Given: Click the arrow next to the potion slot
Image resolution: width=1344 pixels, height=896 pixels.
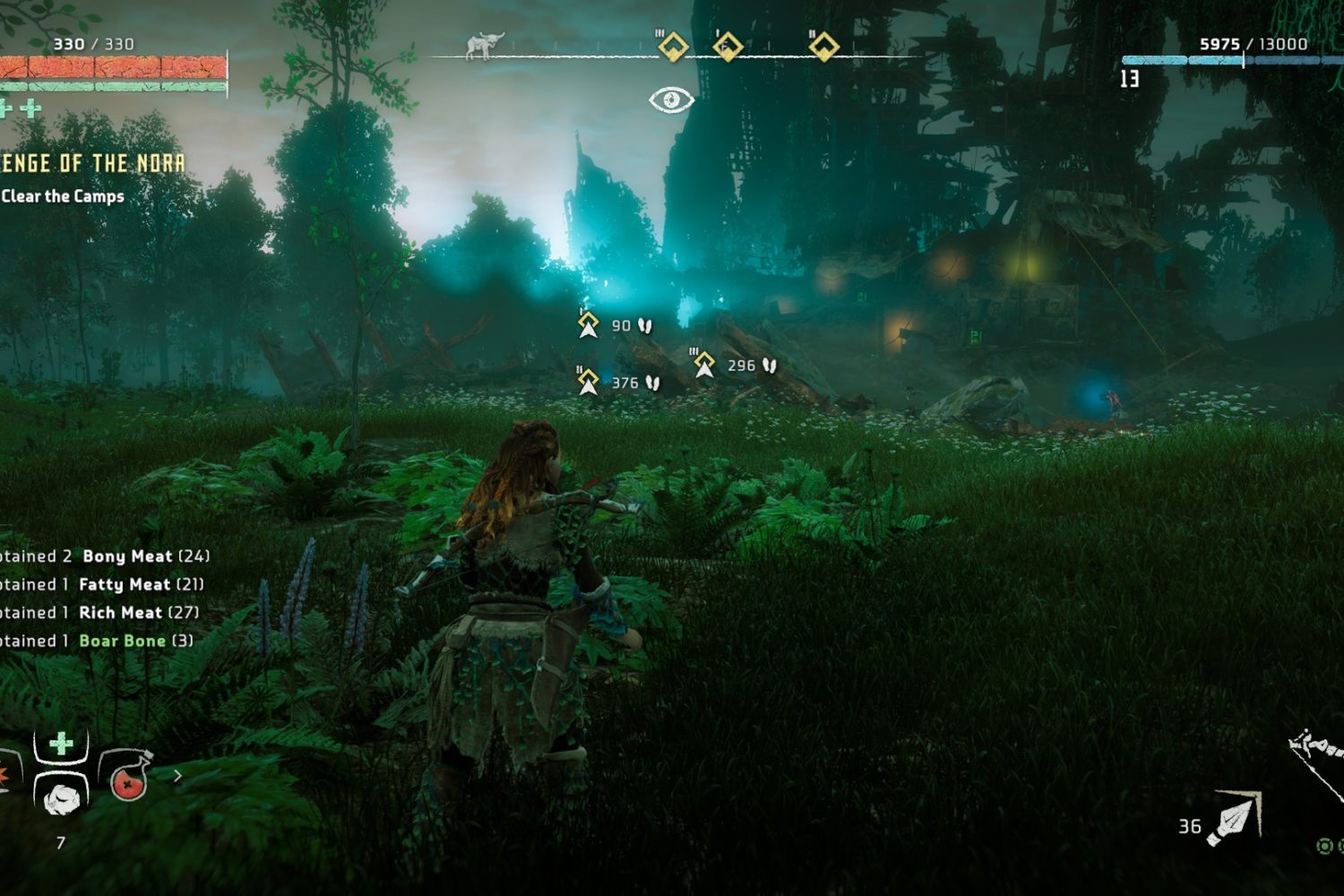Looking at the screenshot, I should tap(178, 776).
